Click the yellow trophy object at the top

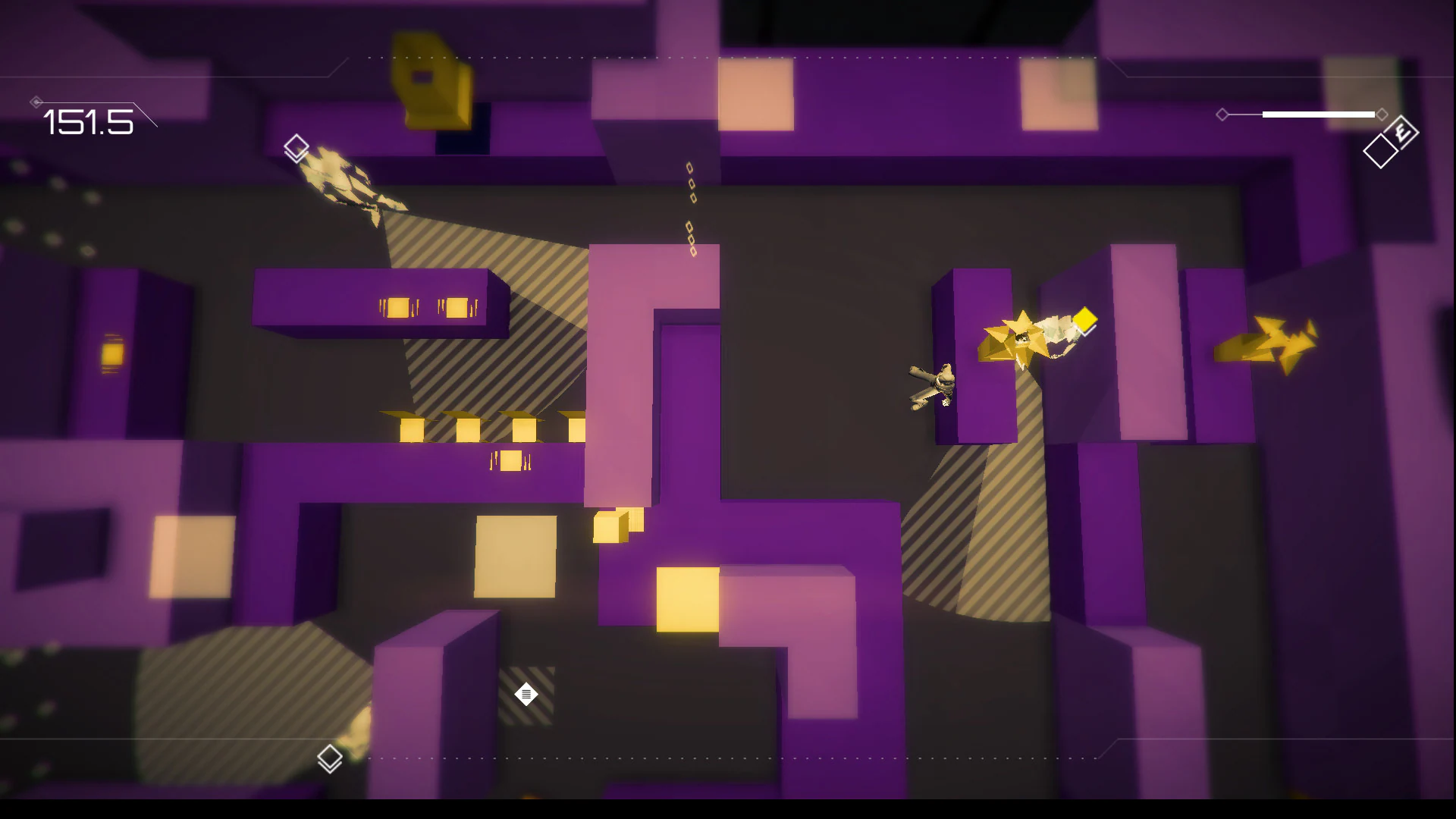[x=430, y=80]
